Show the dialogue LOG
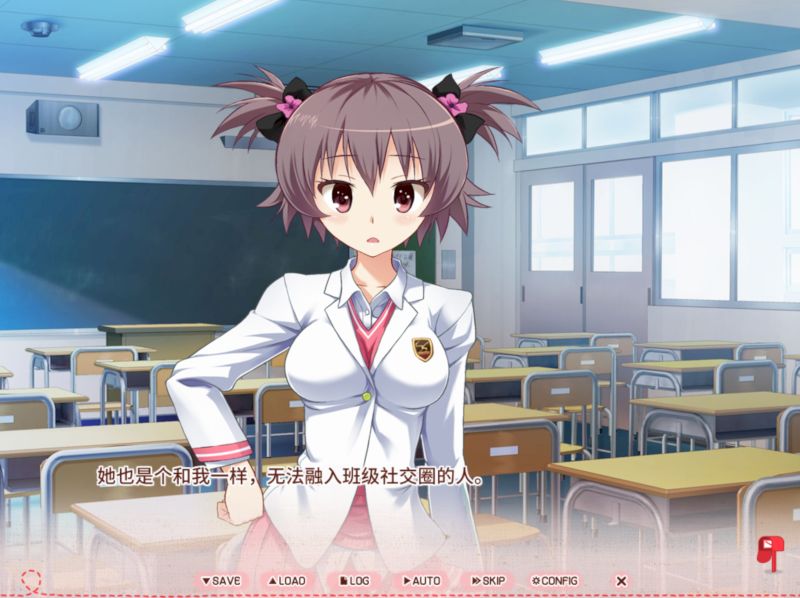Screen dimensions: 800x598 (x=355, y=580)
